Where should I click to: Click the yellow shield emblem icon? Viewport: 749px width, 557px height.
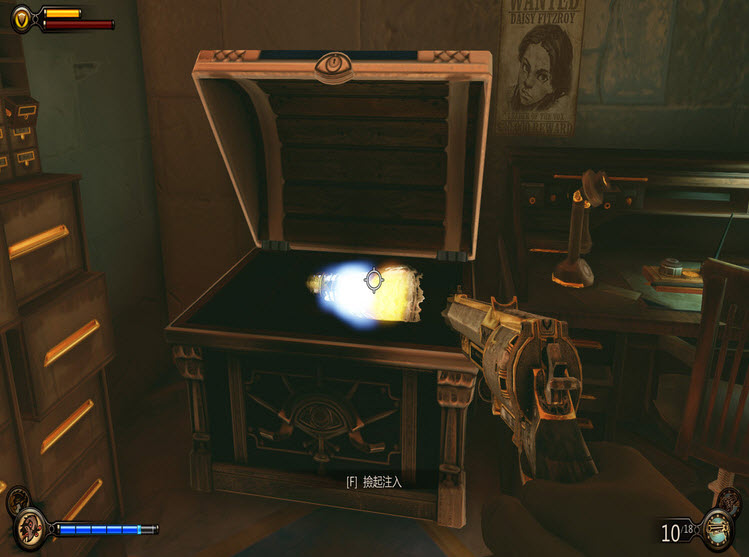pos(22,16)
